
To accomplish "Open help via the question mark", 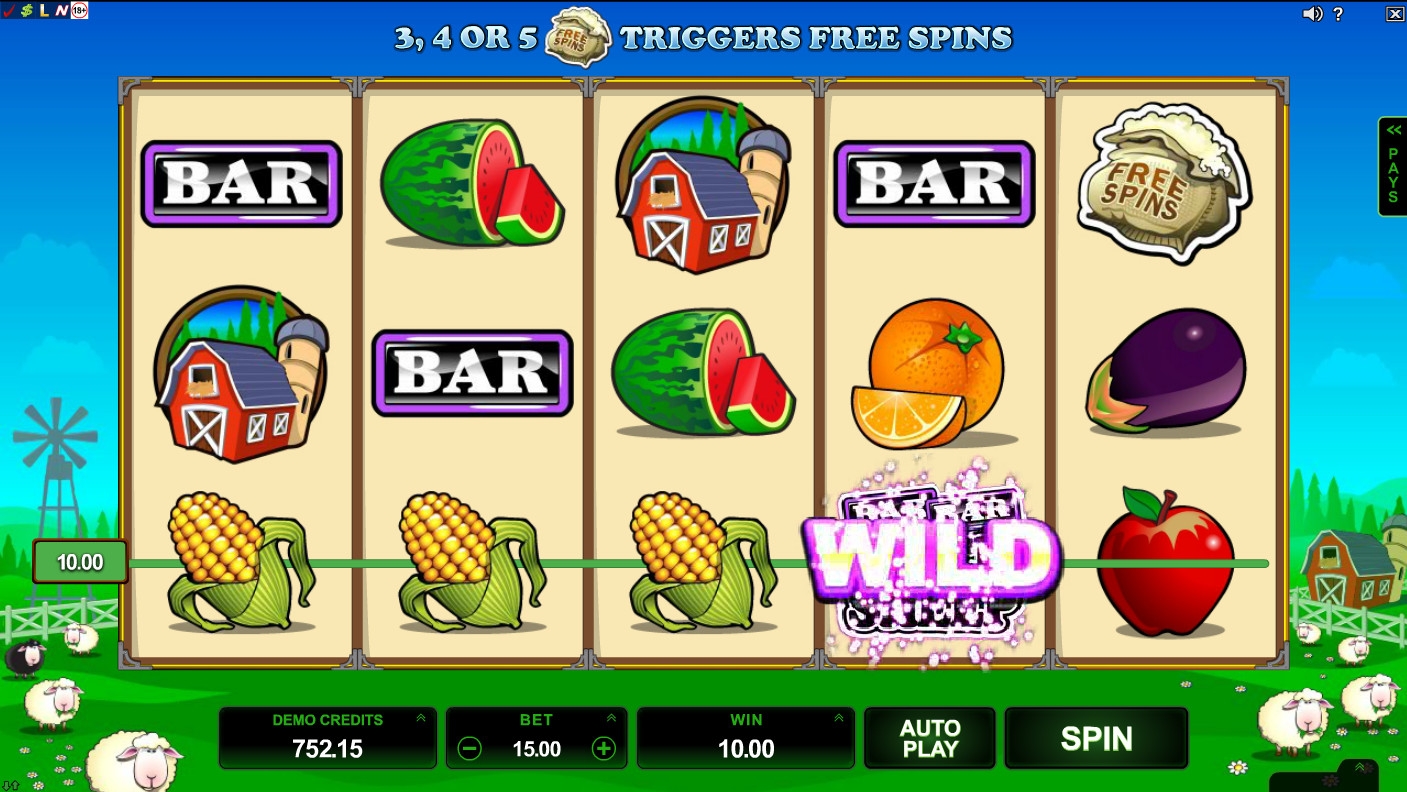I will pos(1338,13).
